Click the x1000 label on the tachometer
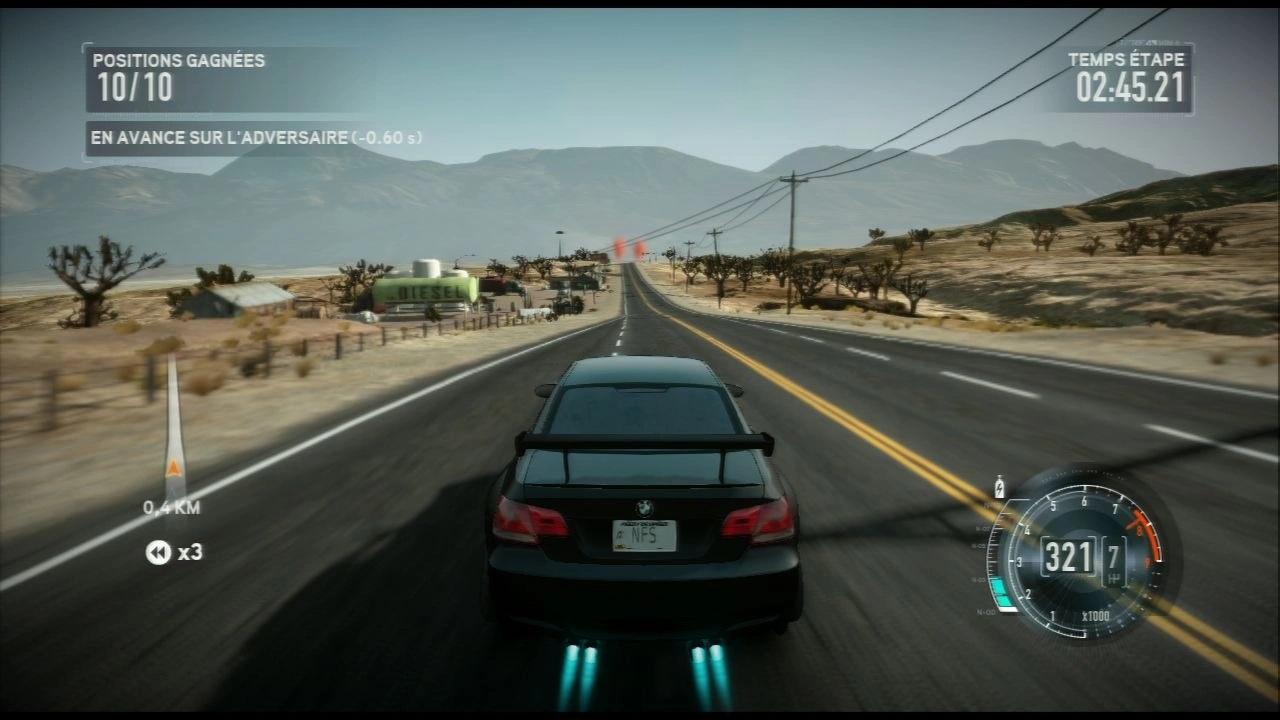The image size is (1280, 720). pos(1096,616)
